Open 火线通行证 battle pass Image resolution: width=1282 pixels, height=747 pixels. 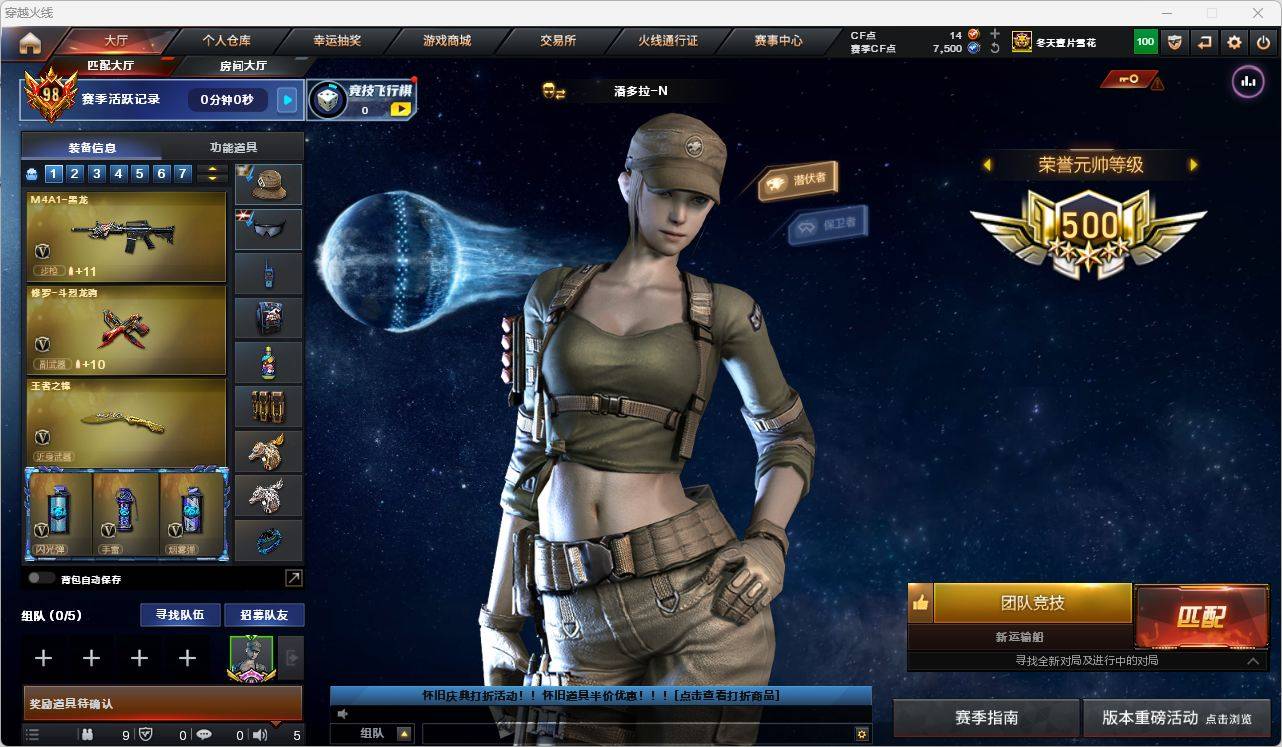point(668,41)
